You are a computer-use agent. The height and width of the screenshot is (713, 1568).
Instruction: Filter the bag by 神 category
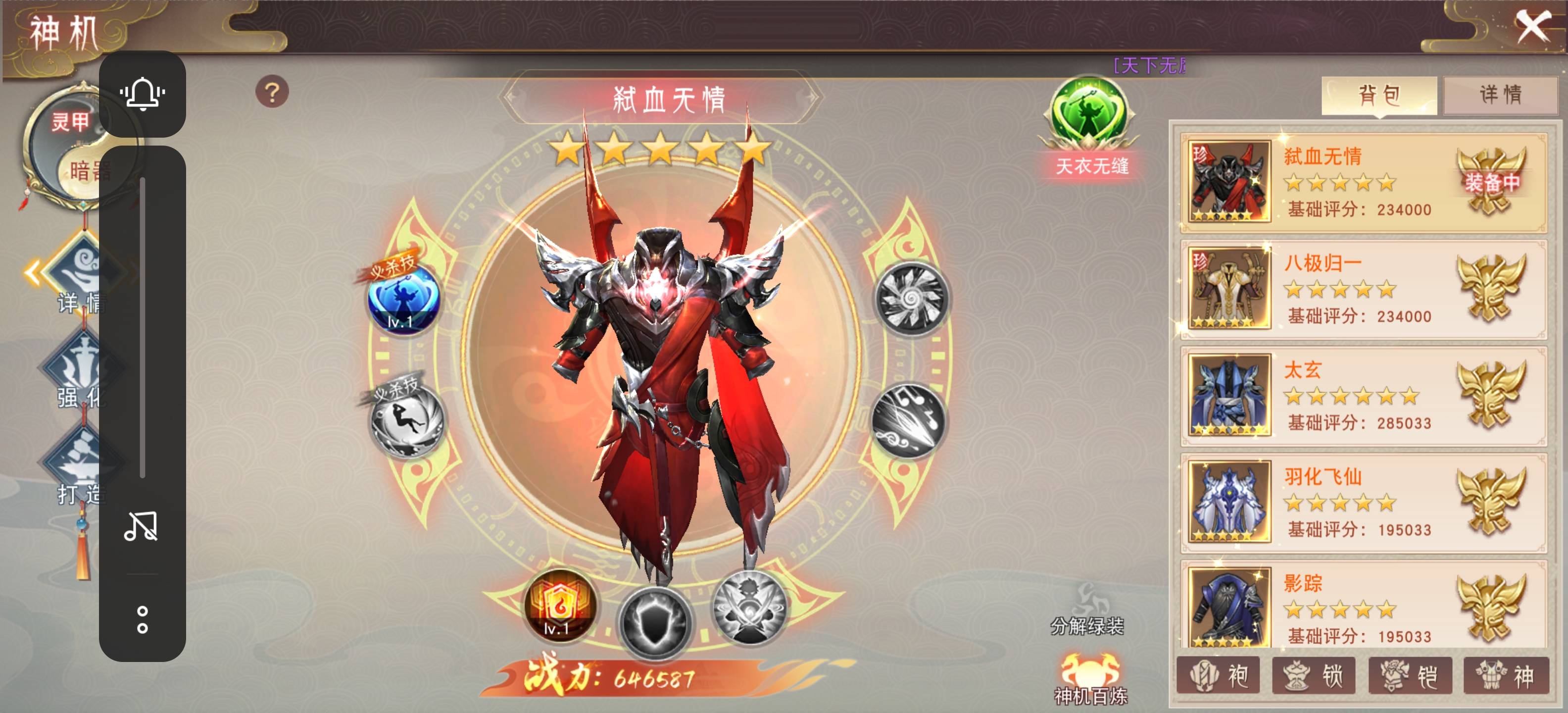(x=1506, y=675)
